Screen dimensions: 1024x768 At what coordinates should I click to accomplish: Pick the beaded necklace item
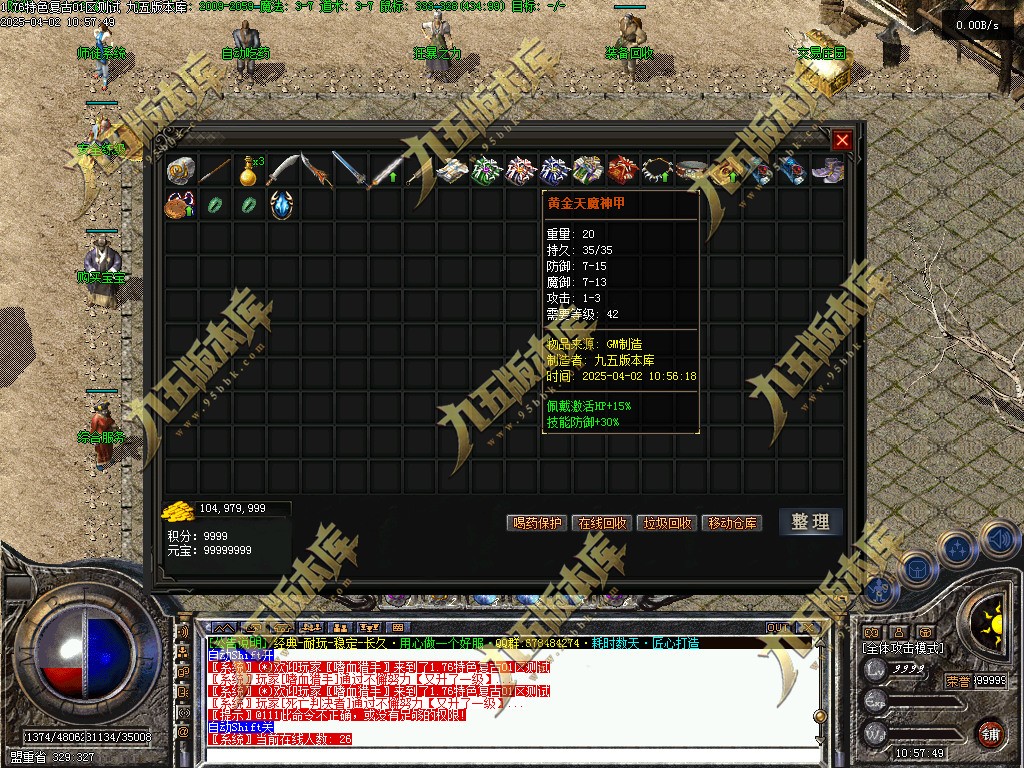pos(657,171)
